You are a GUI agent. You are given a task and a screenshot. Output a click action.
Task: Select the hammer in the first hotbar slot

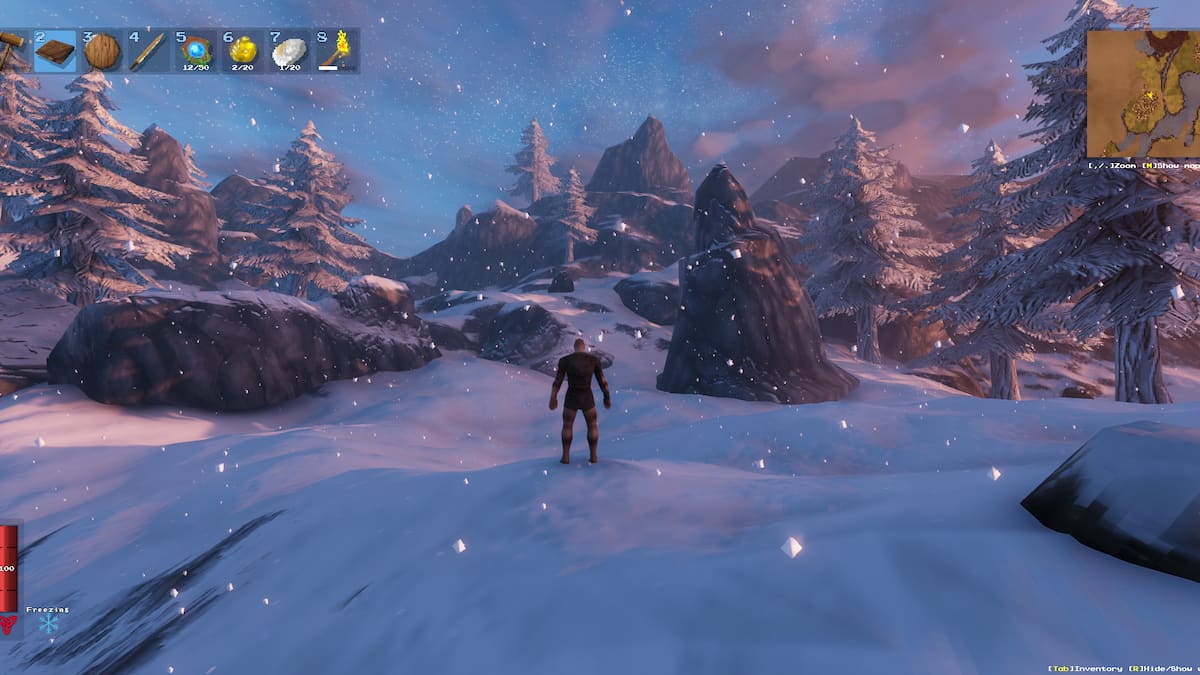tap(12, 50)
